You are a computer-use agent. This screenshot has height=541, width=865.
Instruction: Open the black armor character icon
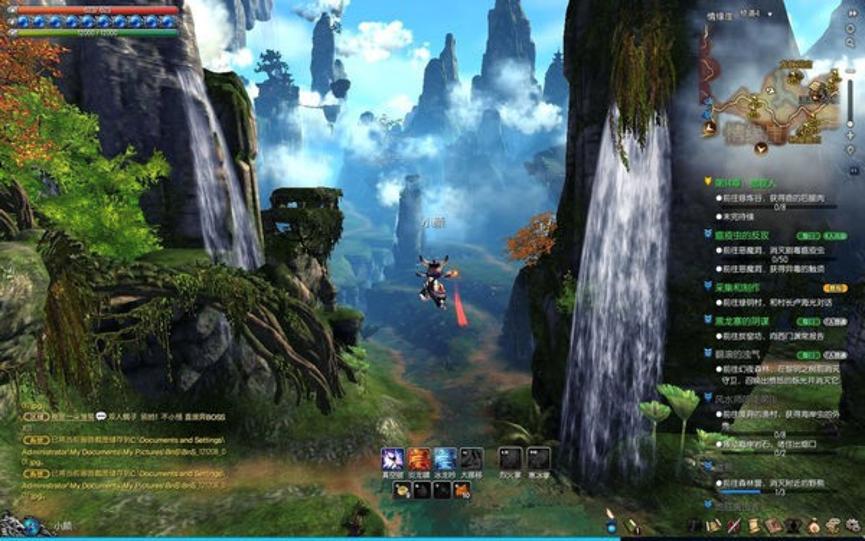coord(791,525)
